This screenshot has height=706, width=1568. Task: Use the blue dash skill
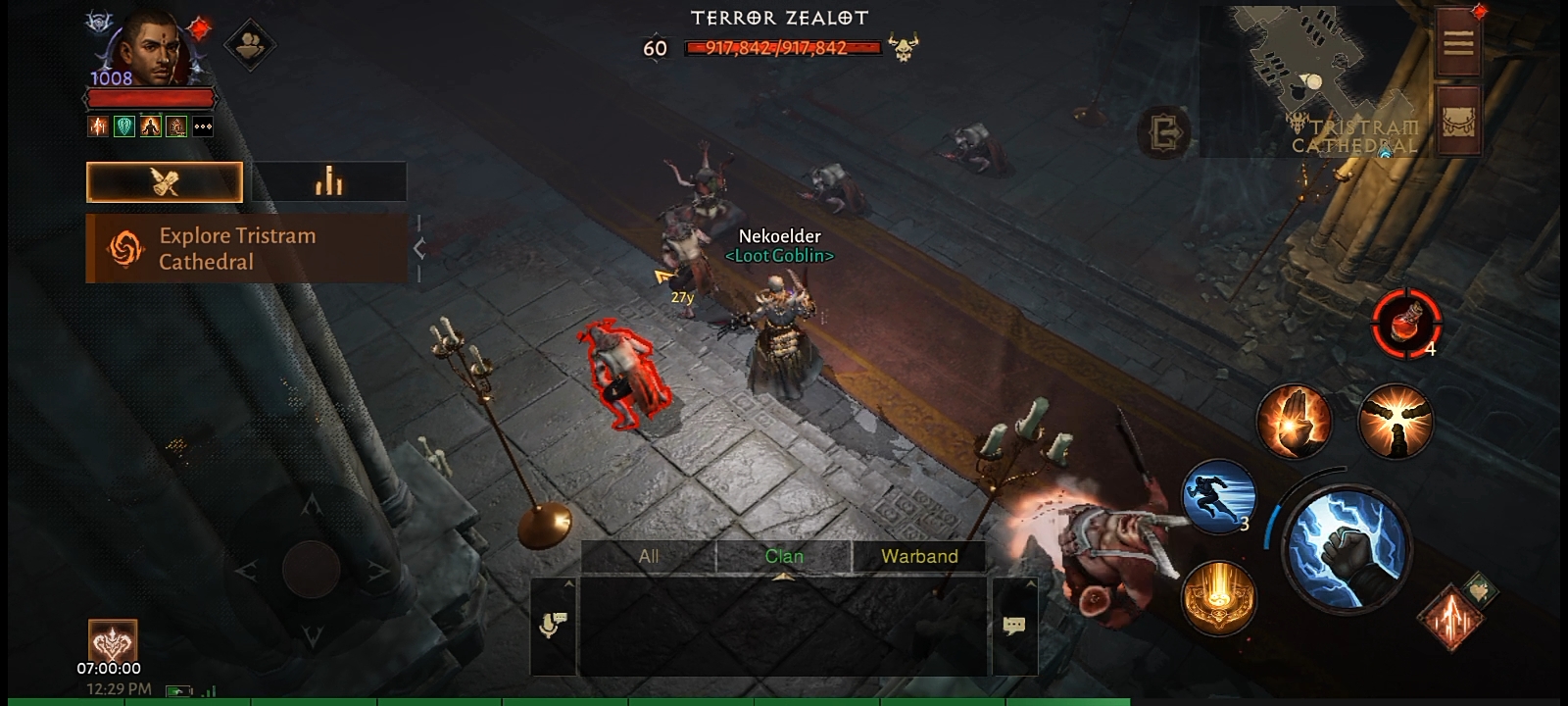(1218, 496)
